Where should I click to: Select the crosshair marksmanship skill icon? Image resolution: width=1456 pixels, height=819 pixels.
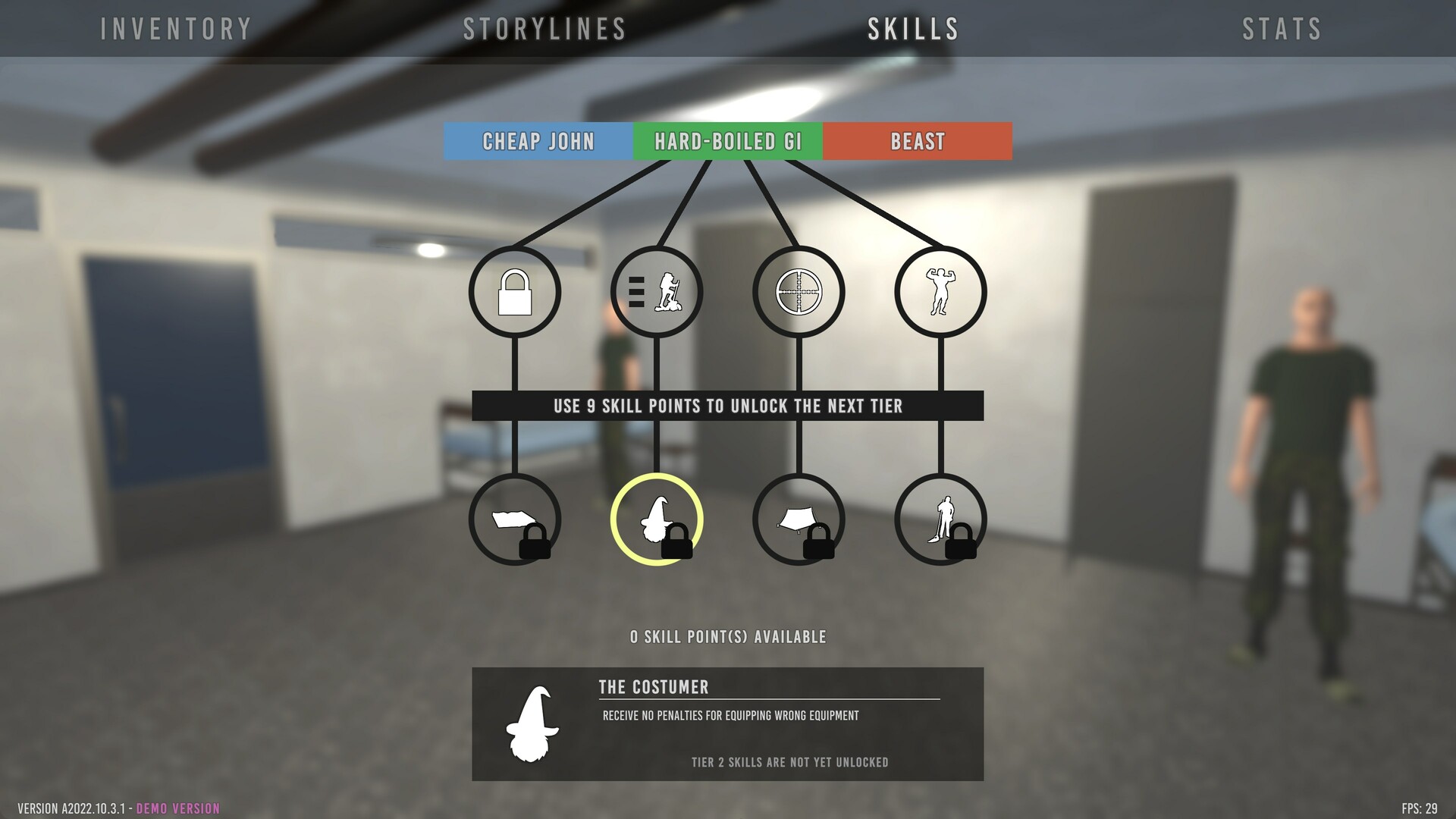(x=799, y=292)
